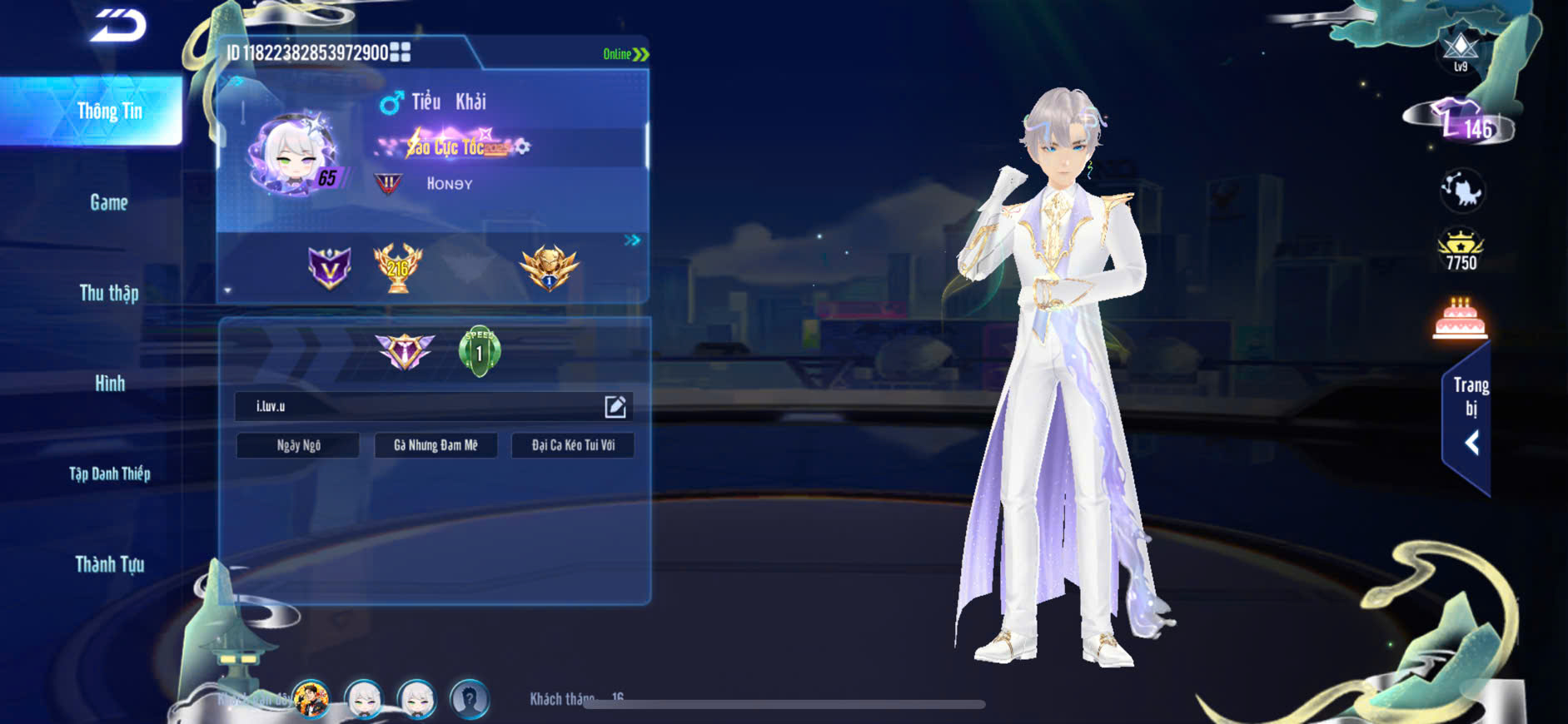This screenshot has height=724, width=1568.
Task: Select the gold 216 trophy badge
Action: pos(398,267)
